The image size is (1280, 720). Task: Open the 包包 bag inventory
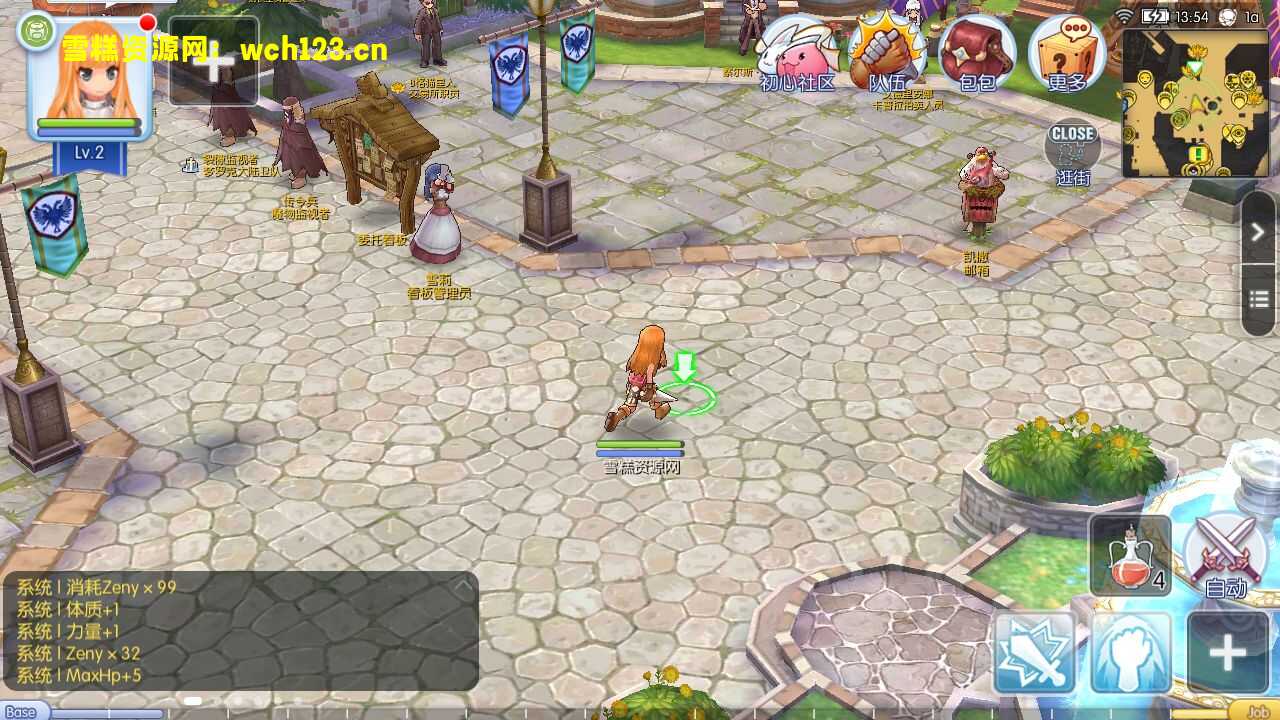click(976, 55)
